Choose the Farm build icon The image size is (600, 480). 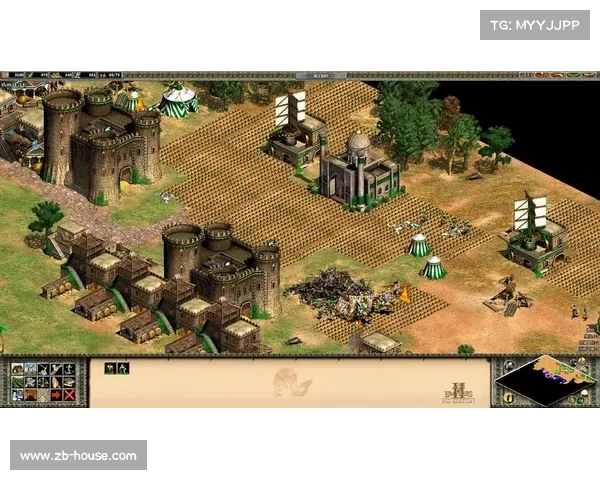tap(17, 382)
